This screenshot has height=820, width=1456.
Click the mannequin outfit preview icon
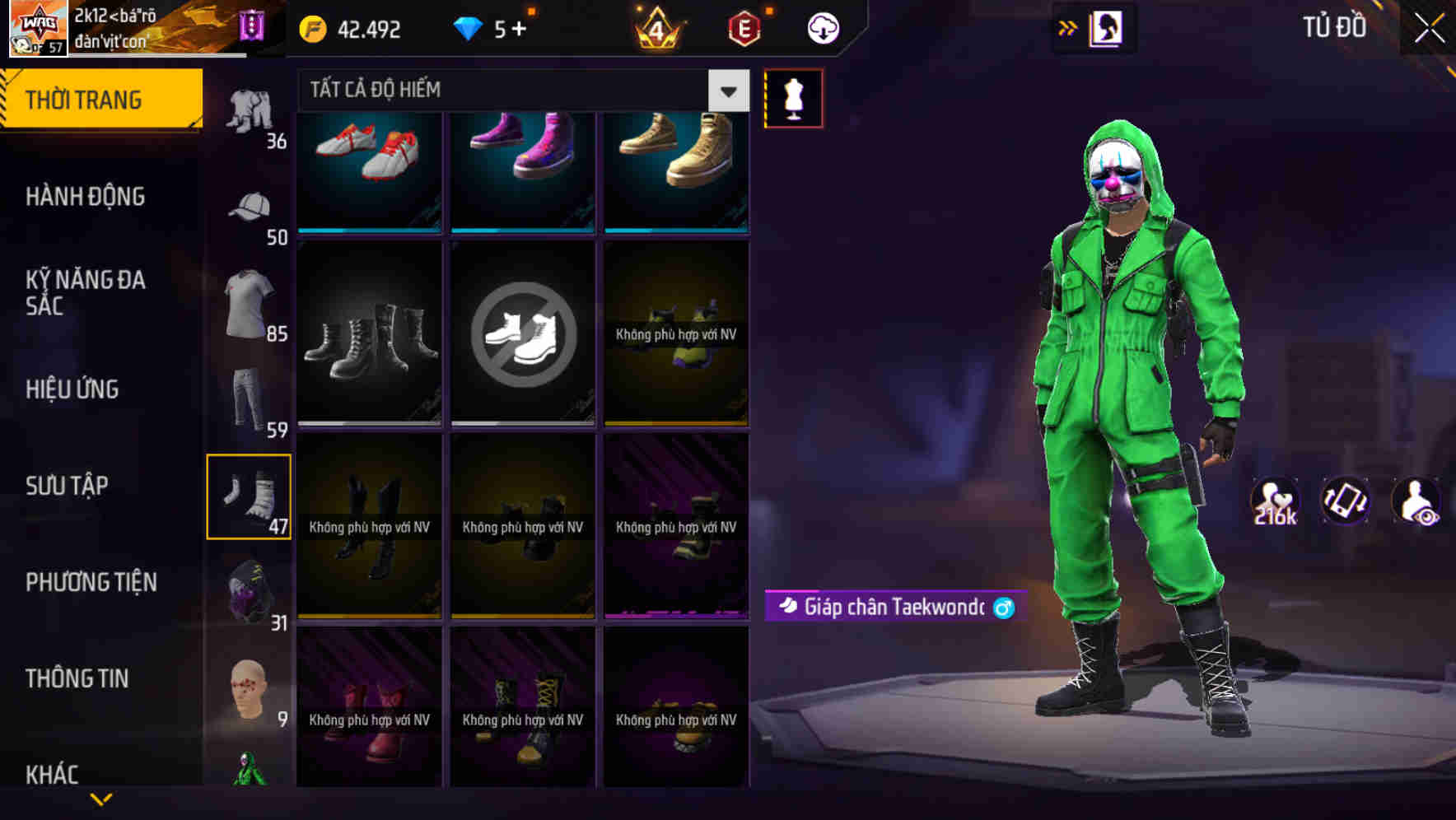pos(793,97)
